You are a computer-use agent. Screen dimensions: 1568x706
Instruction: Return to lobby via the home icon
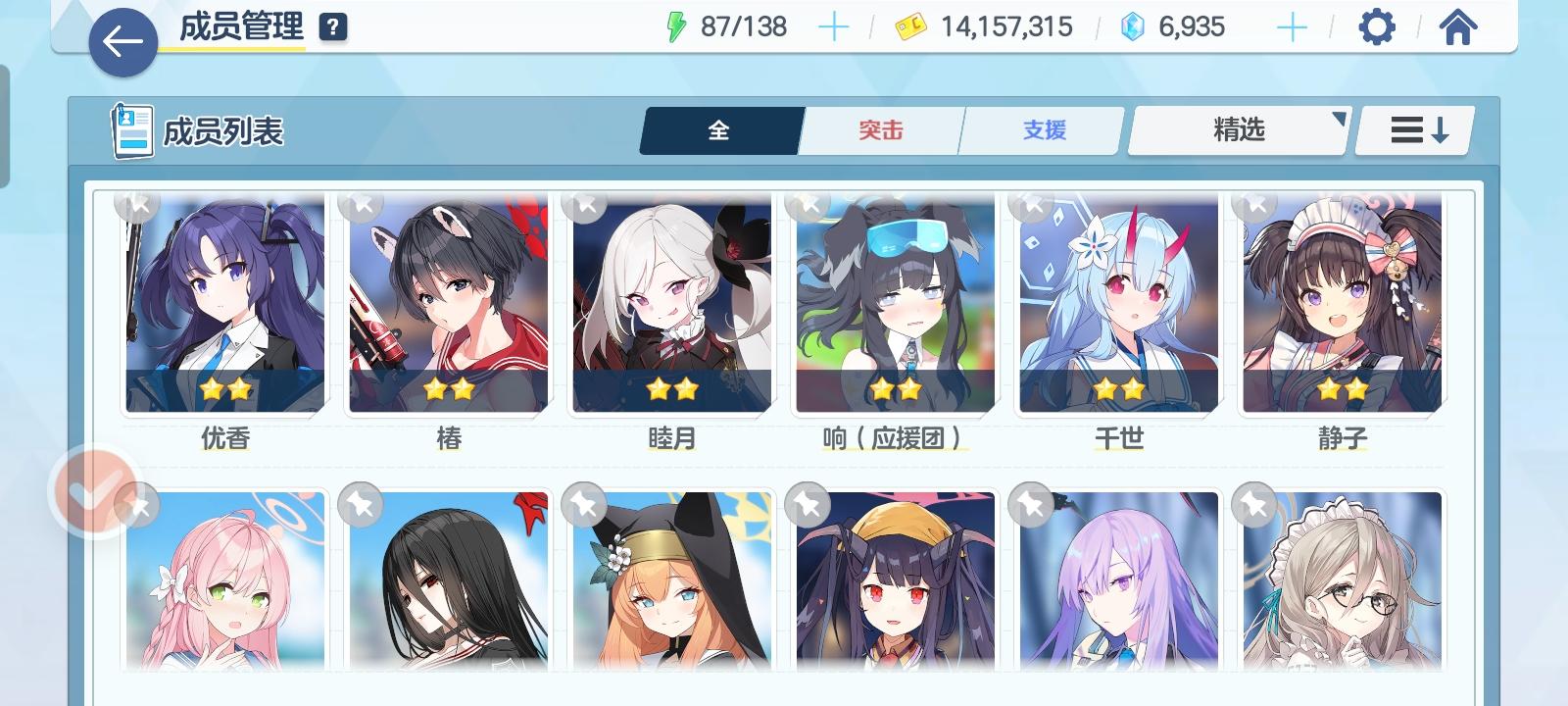(1459, 26)
